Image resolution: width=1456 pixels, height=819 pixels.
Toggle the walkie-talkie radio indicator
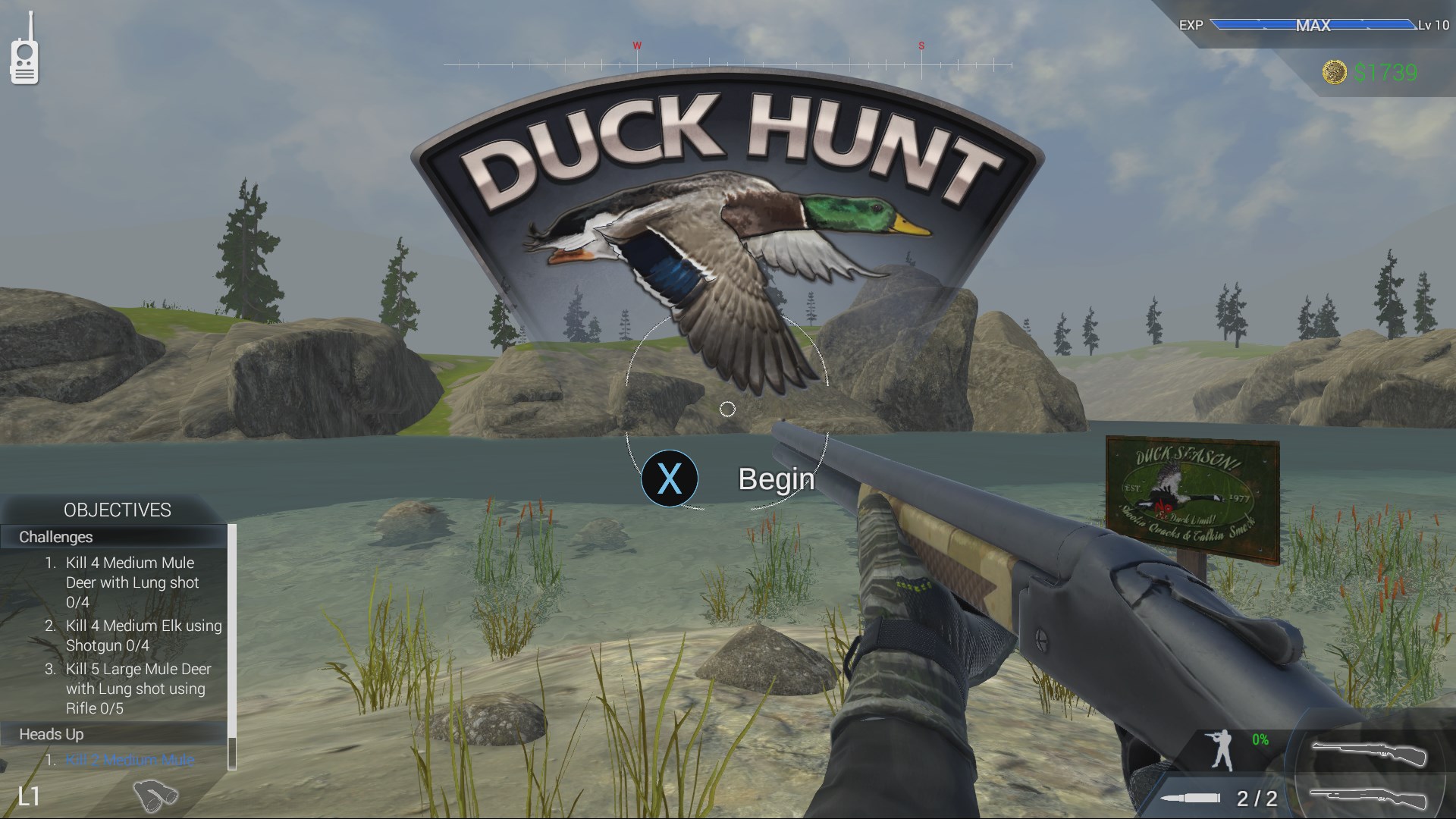24,61
